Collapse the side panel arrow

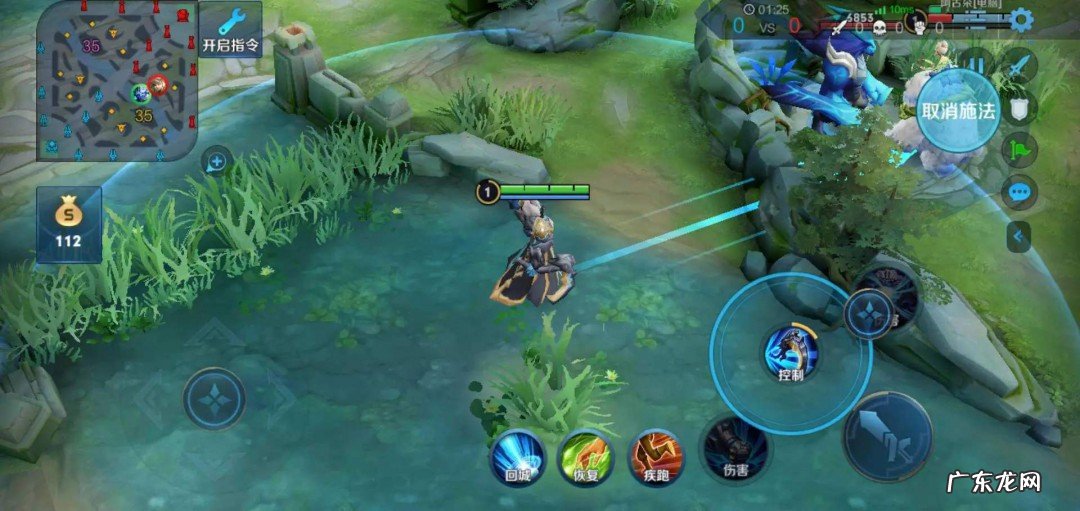1019,237
